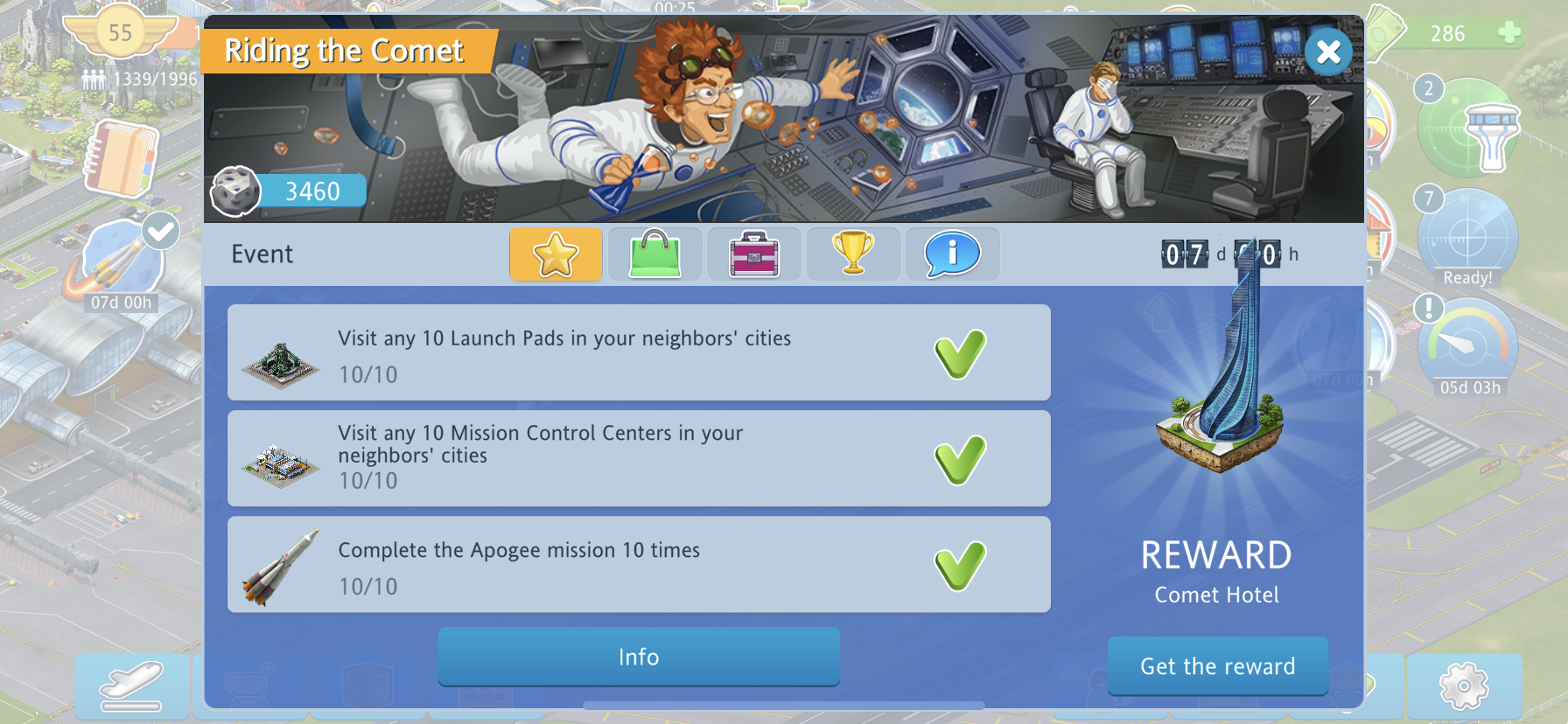
Task: Open the blue Info button
Action: click(x=638, y=657)
